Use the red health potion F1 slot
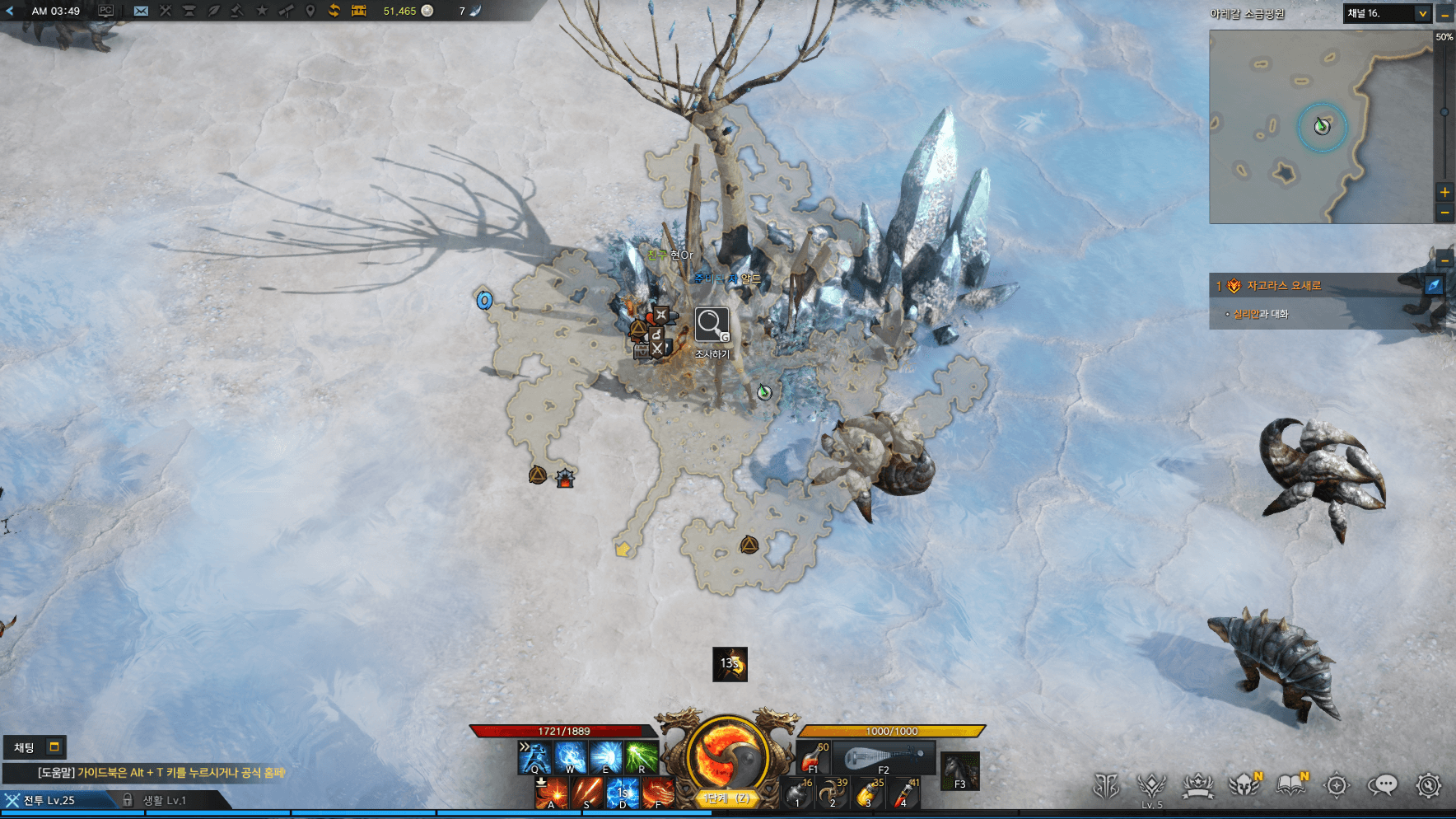 pos(813,757)
